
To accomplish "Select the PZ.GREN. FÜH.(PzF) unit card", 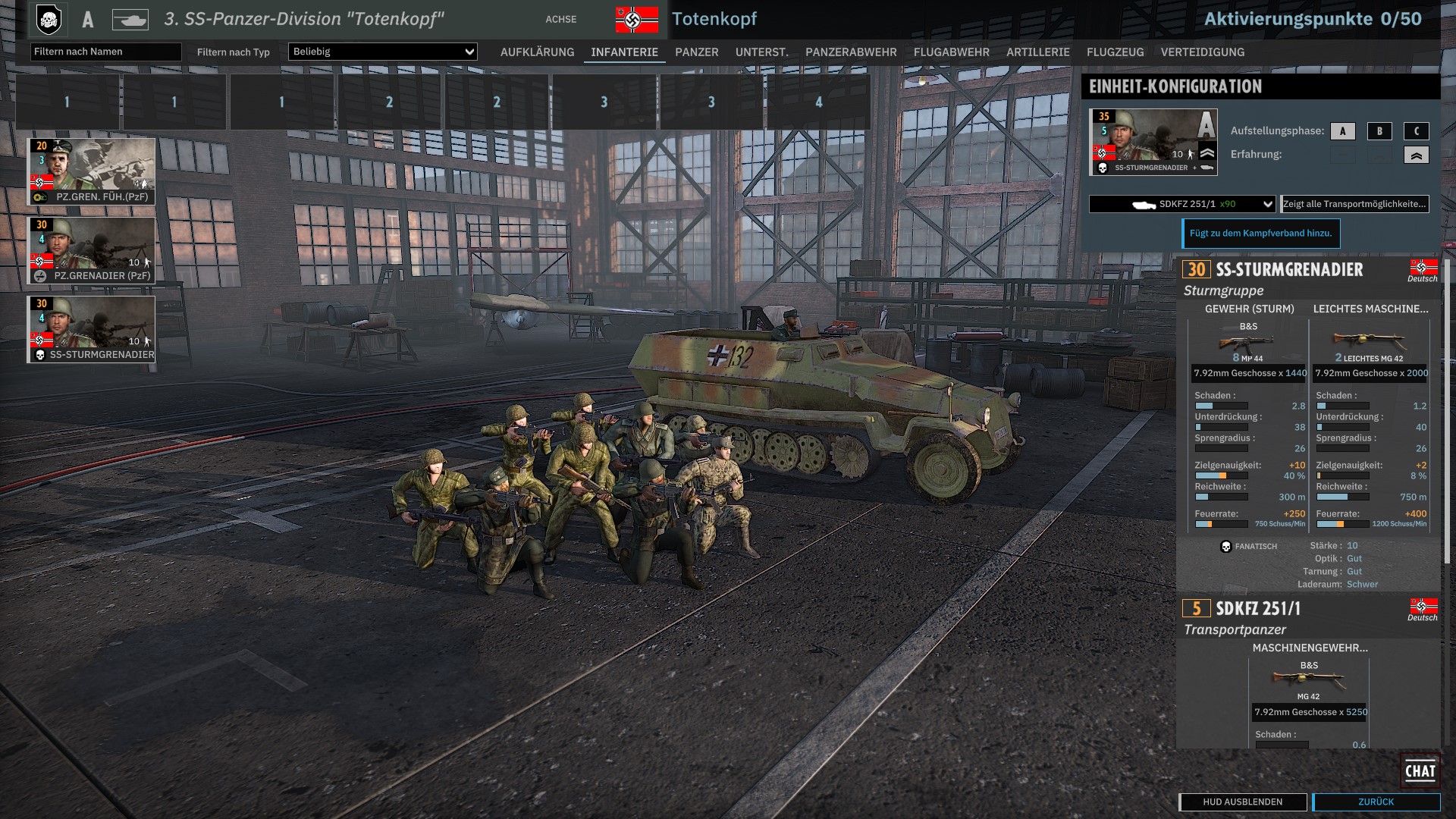I will [x=92, y=171].
